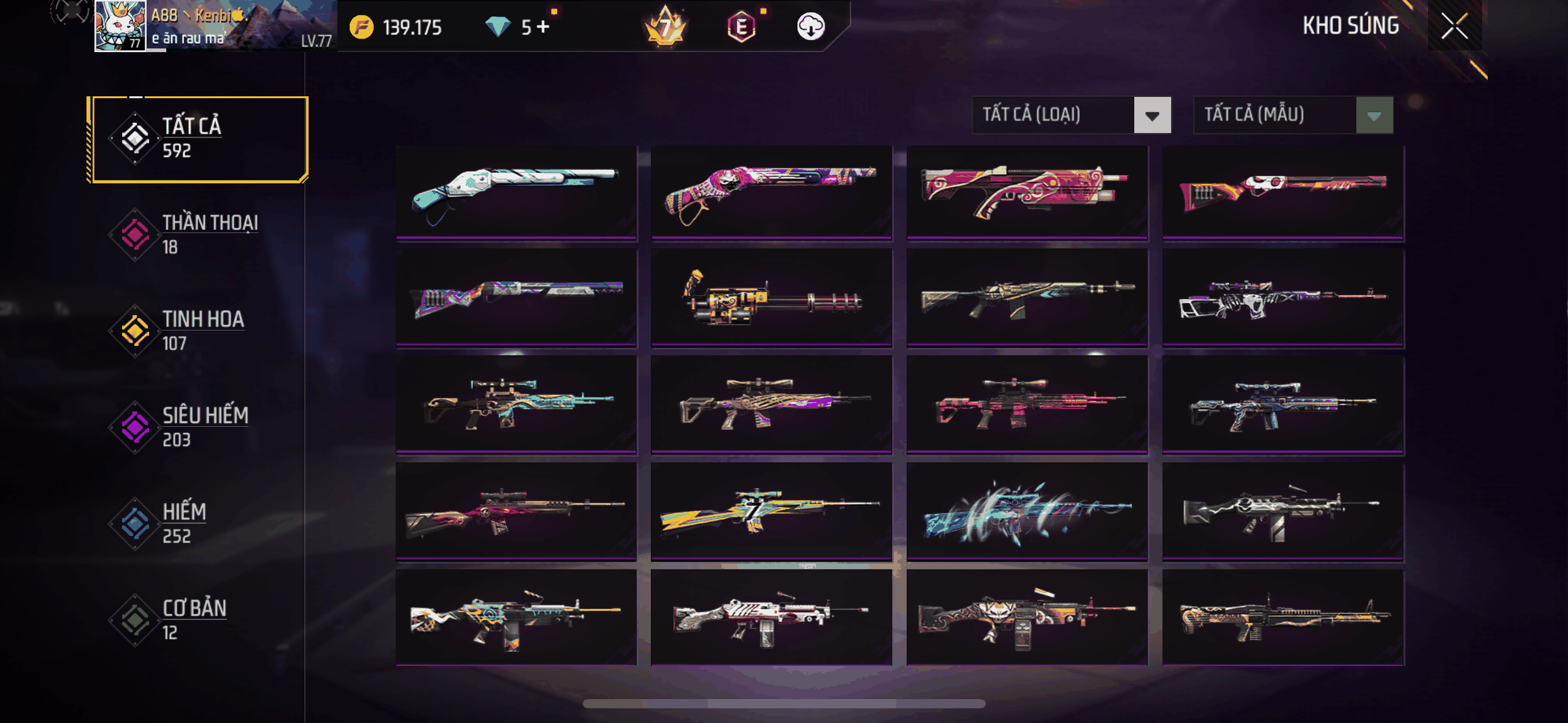View the Cơ Bản weapon category
This screenshot has width=1568, height=723.
[x=198, y=620]
